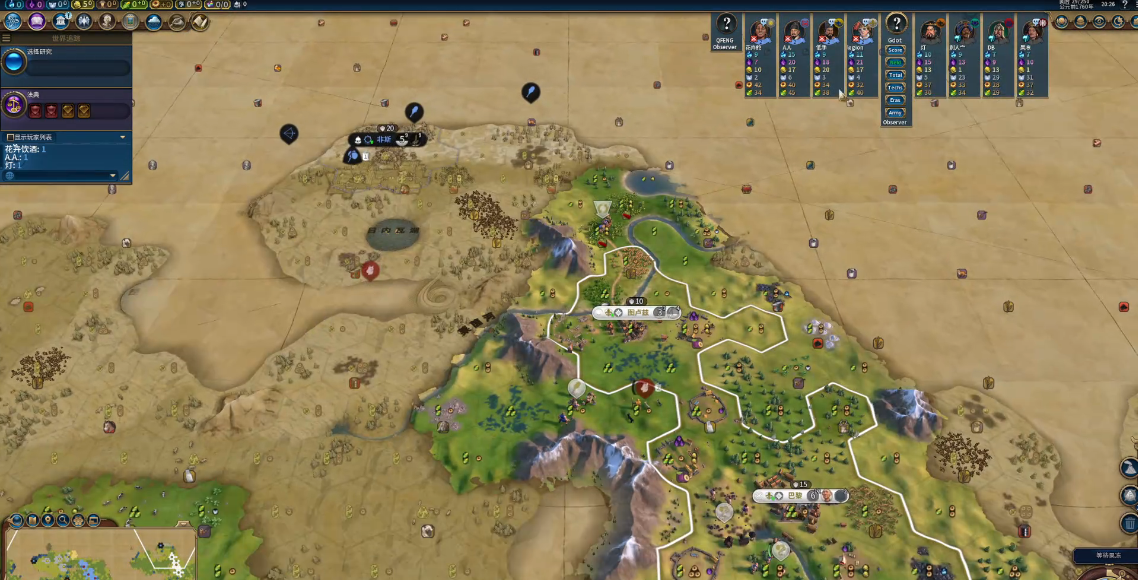
Task: Open the technology tree button
Action: pyautogui.click(x=13, y=21)
